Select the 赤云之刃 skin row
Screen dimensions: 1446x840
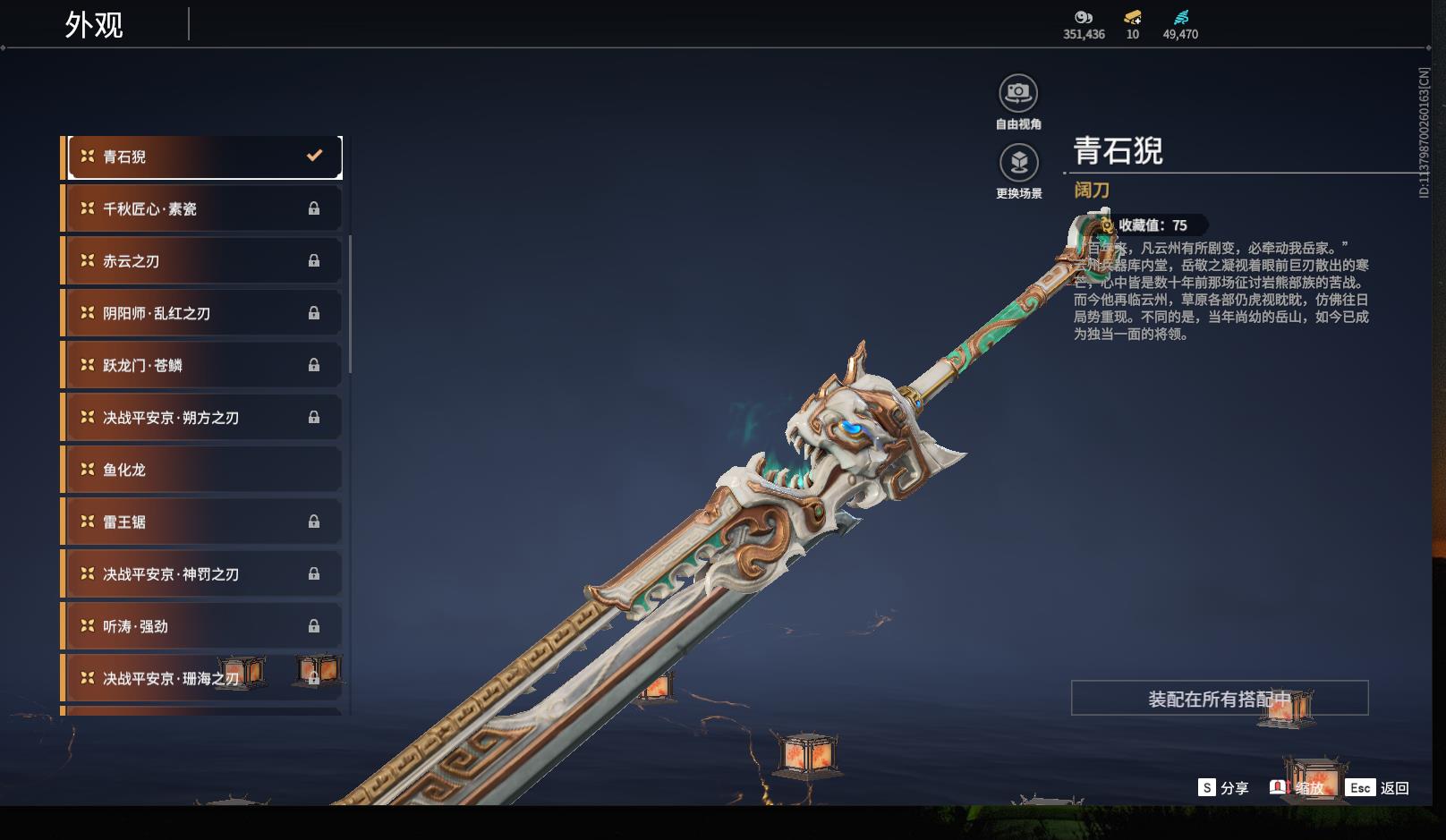click(204, 261)
